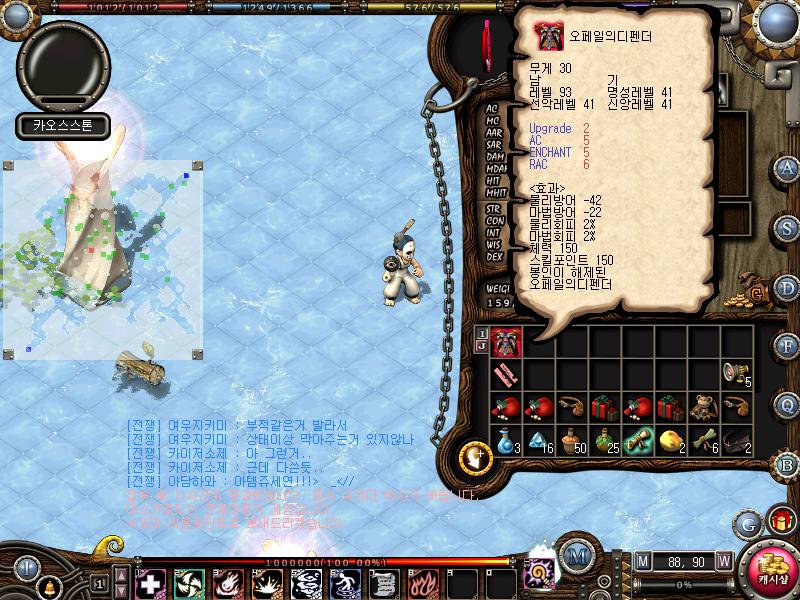Click the round S menu button
The width and height of the screenshot is (800, 600).
[x=787, y=228]
